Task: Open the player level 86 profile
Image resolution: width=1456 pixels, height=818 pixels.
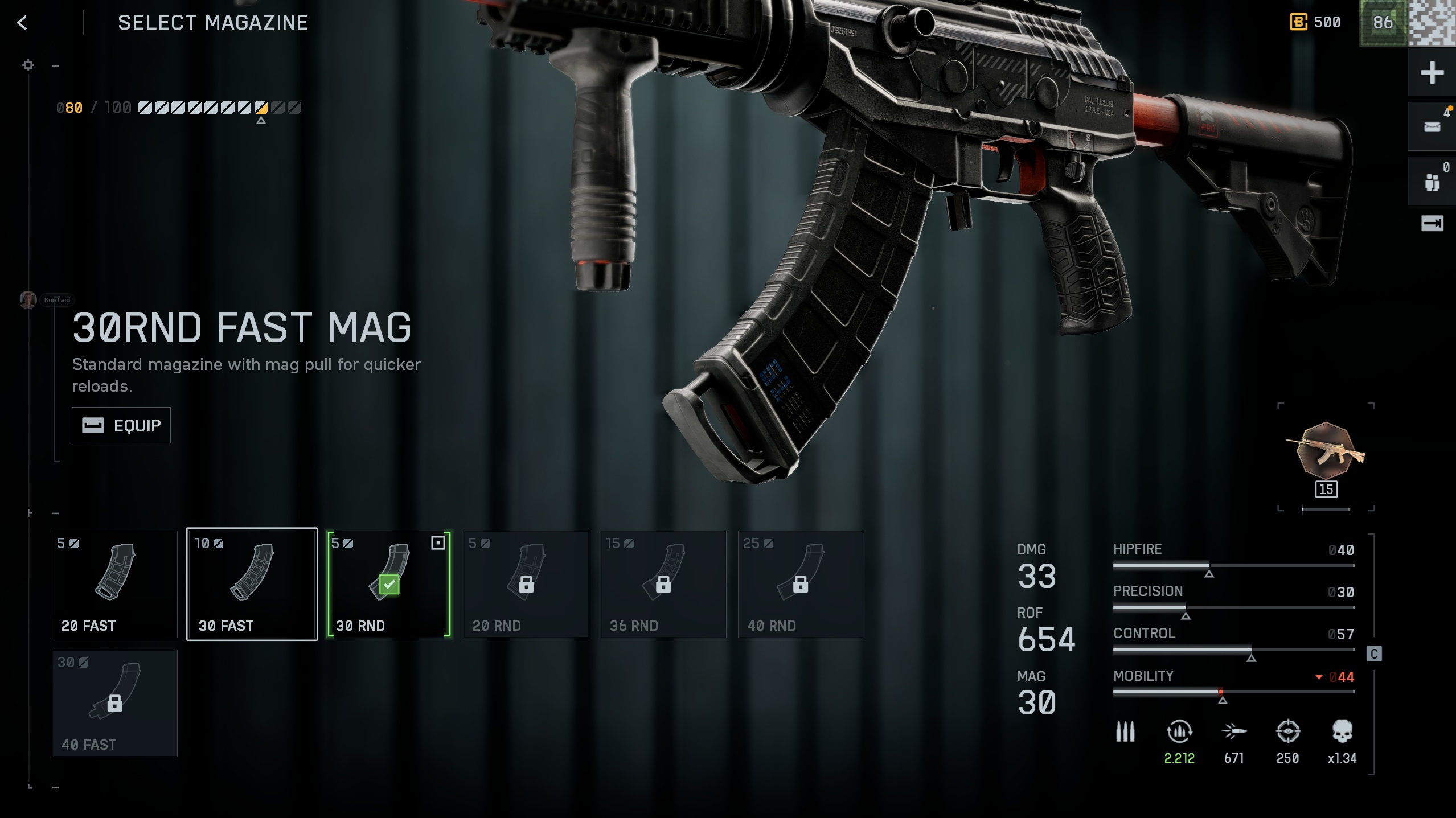Action: (1383, 23)
